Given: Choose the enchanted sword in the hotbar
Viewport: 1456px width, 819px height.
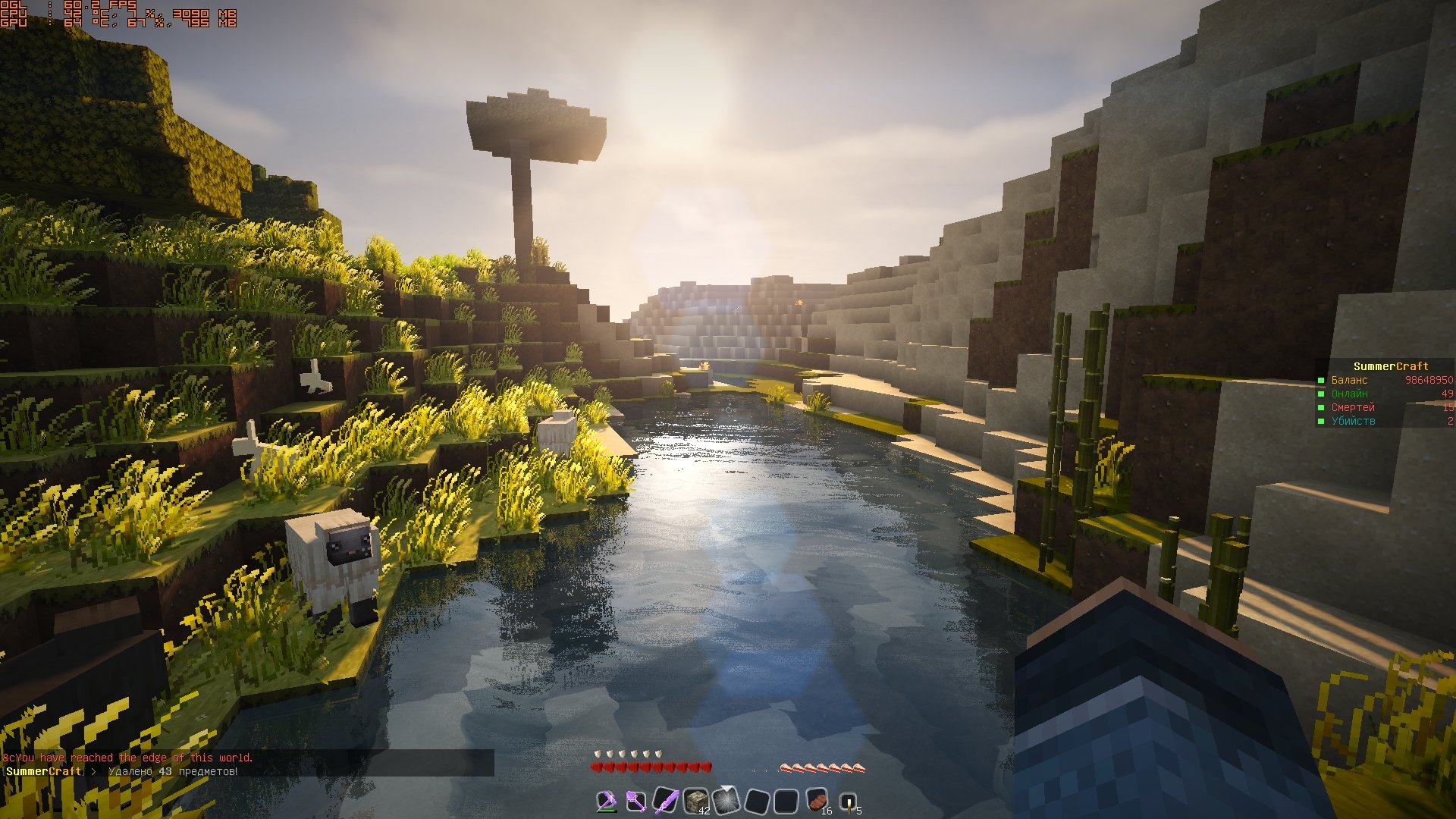Looking at the screenshot, I should pyautogui.click(x=666, y=801).
